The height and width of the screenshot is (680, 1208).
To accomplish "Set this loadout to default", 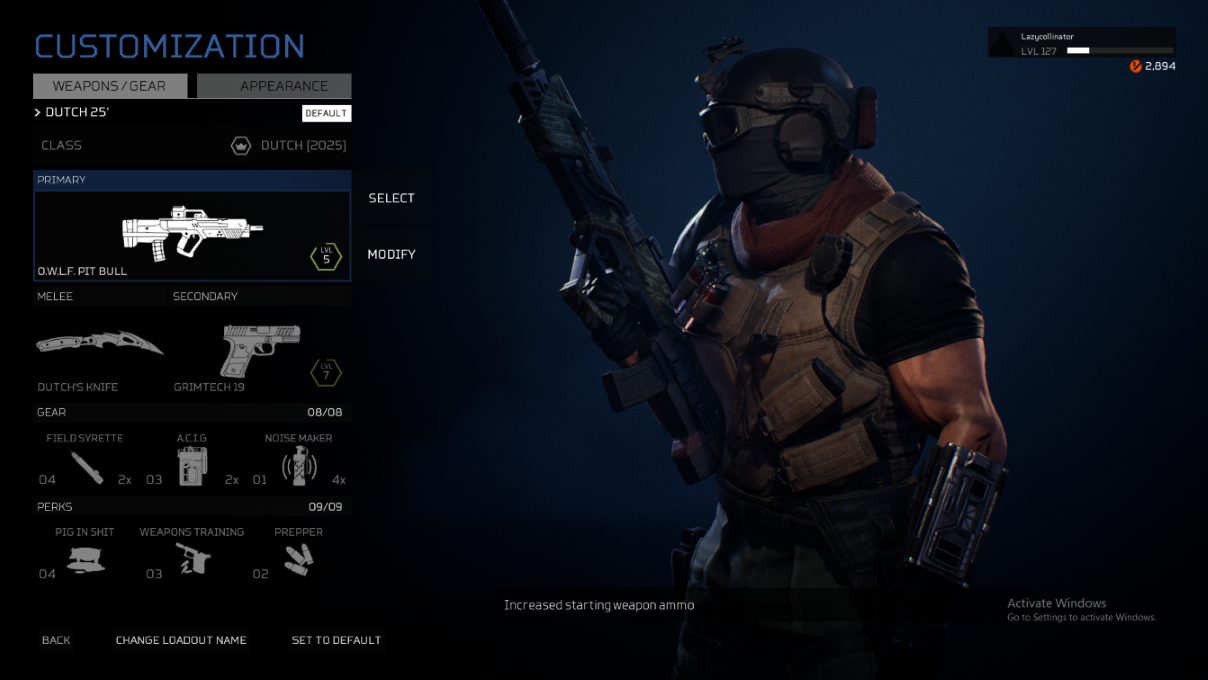I will click(x=336, y=640).
